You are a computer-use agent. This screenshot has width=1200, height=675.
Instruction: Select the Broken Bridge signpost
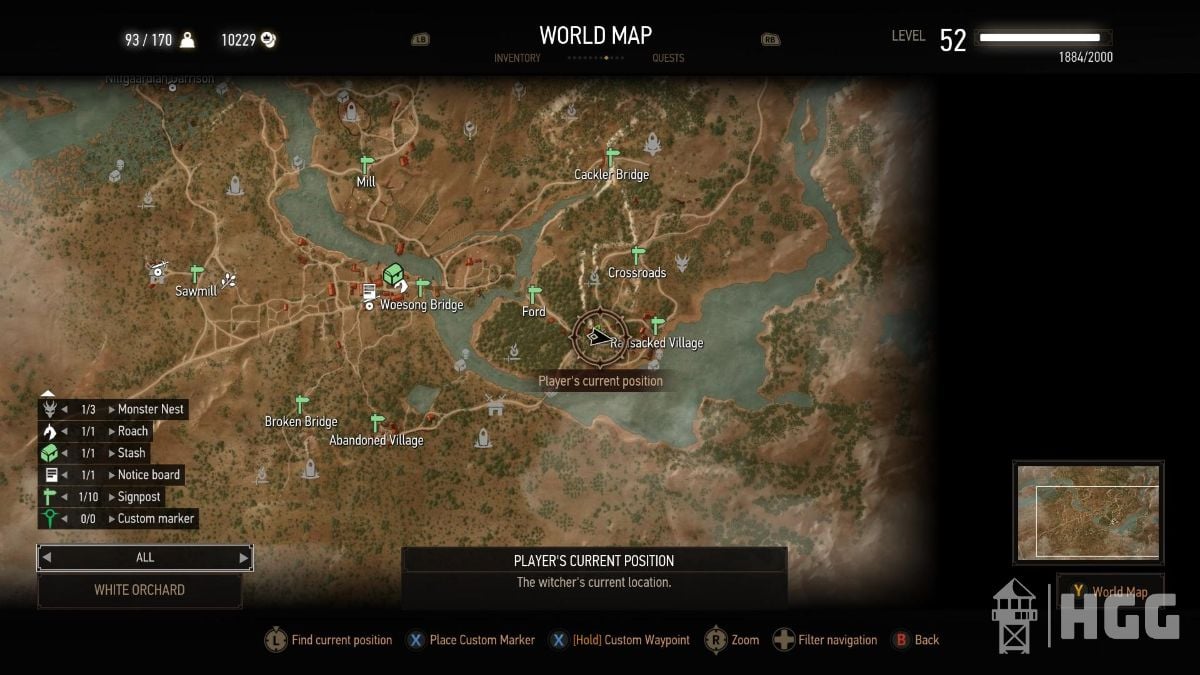point(301,404)
